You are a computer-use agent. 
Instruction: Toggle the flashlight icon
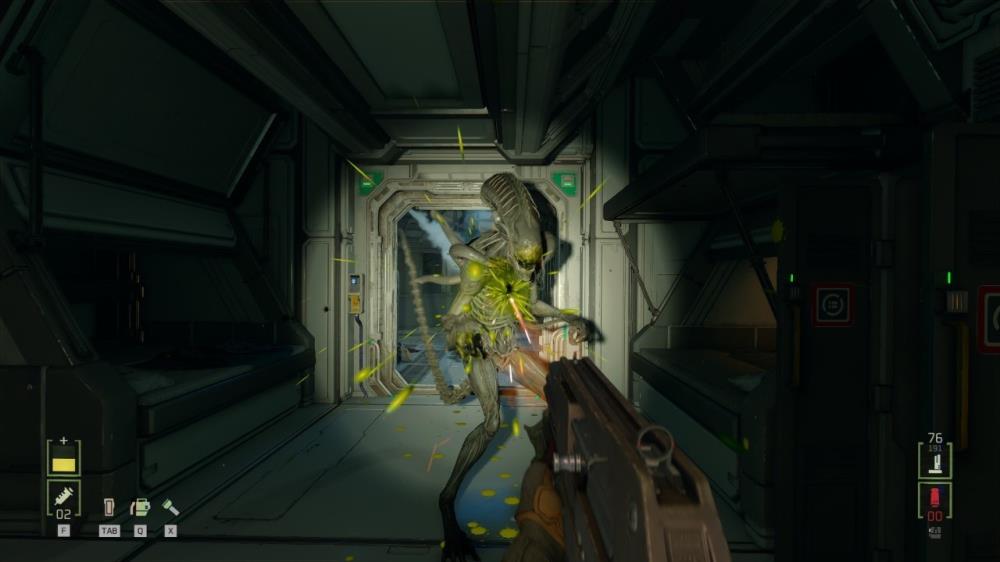point(171,507)
